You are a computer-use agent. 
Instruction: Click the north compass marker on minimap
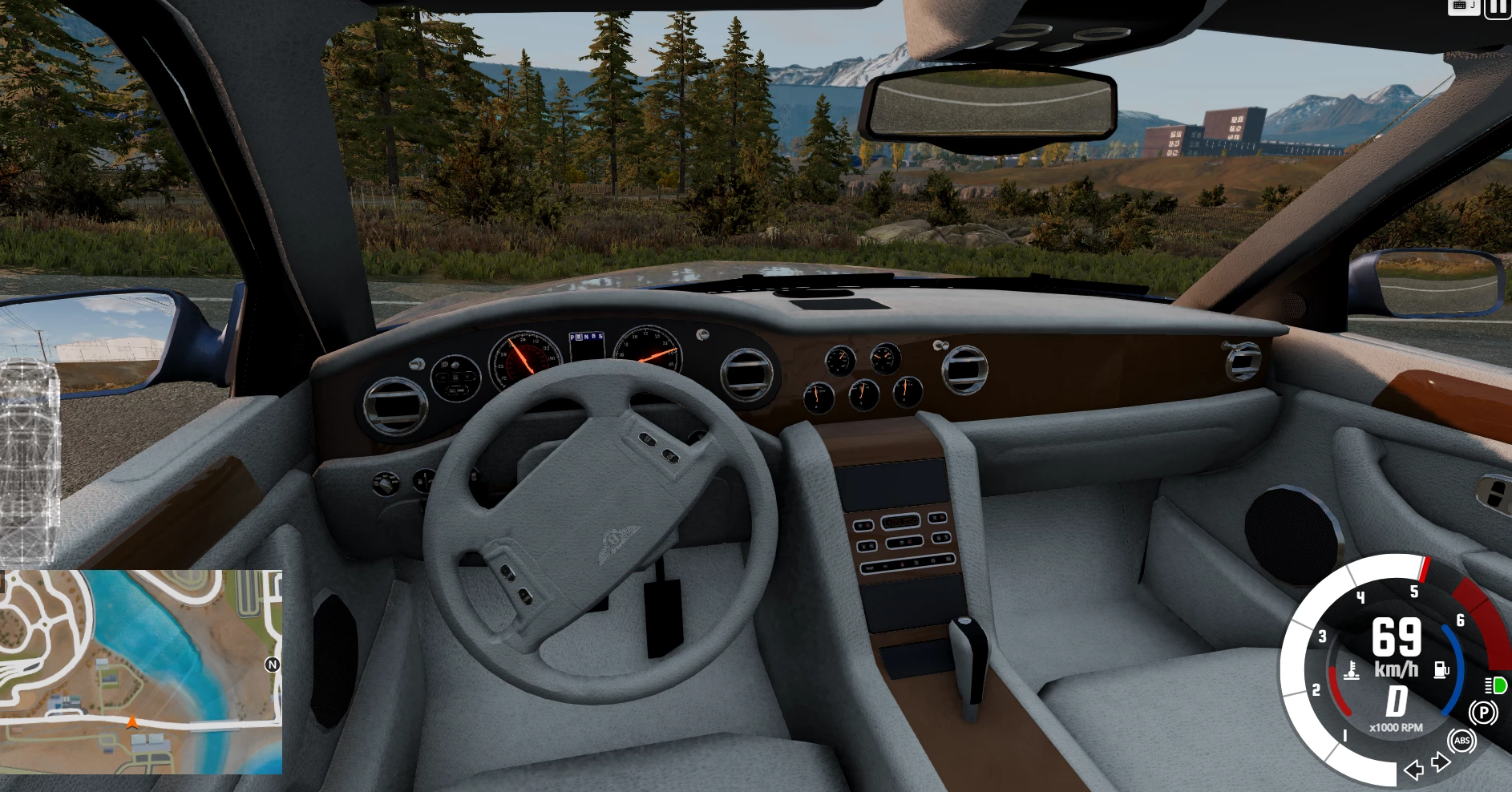[273, 665]
